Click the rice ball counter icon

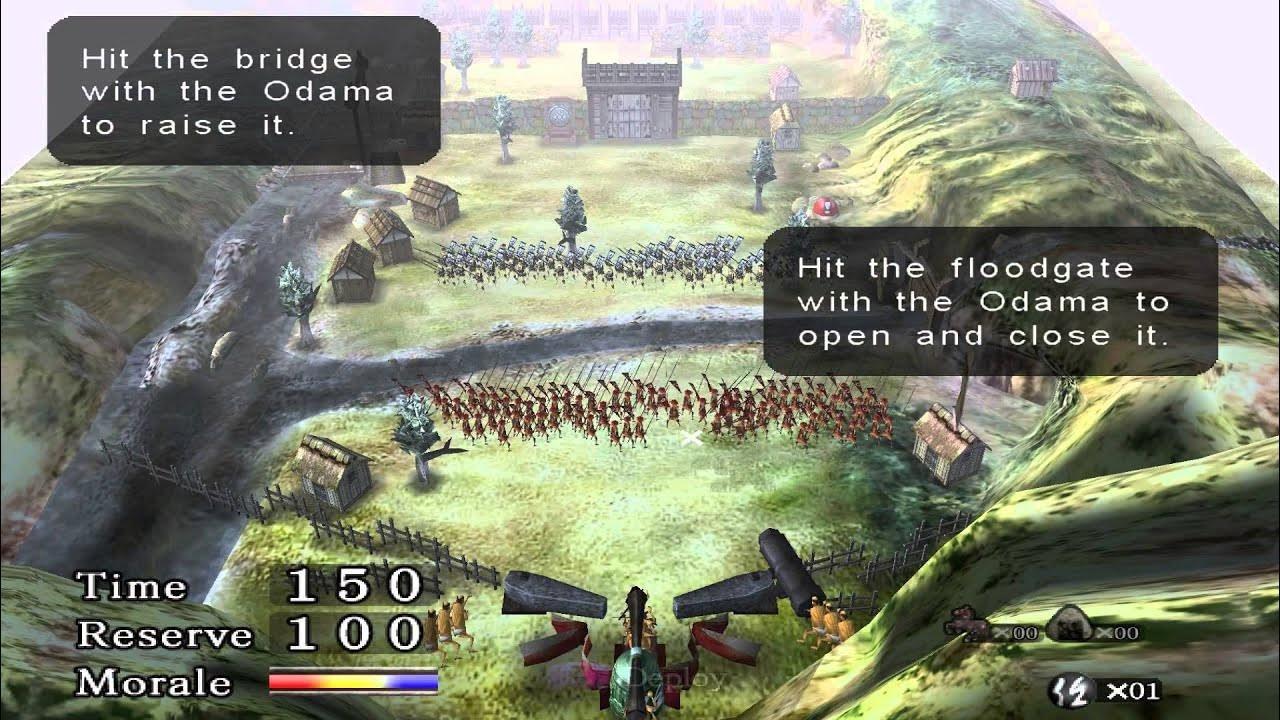[x=1070, y=622]
